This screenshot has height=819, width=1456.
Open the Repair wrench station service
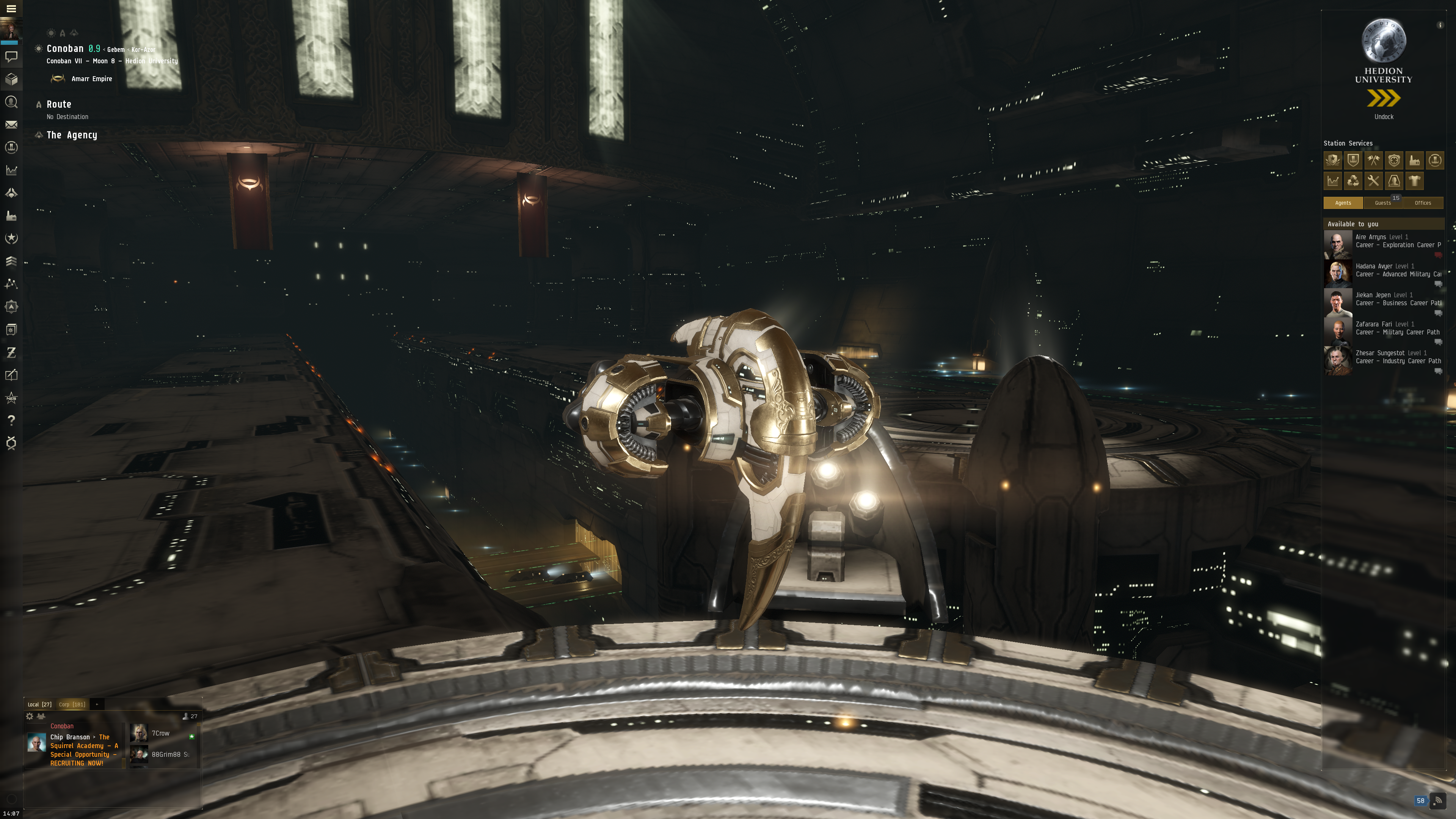click(x=1373, y=181)
